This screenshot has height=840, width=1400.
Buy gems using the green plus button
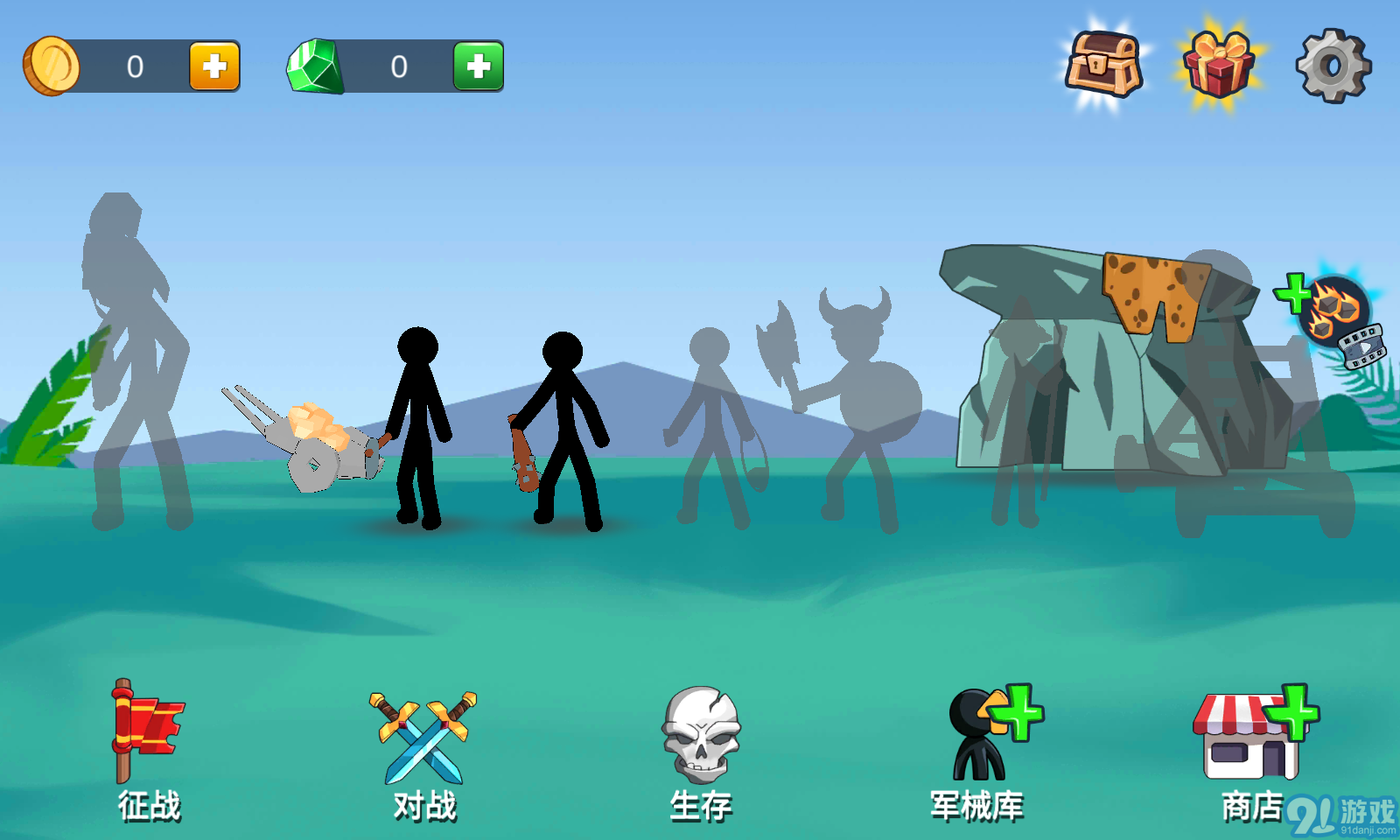pyautogui.click(x=478, y=65)
